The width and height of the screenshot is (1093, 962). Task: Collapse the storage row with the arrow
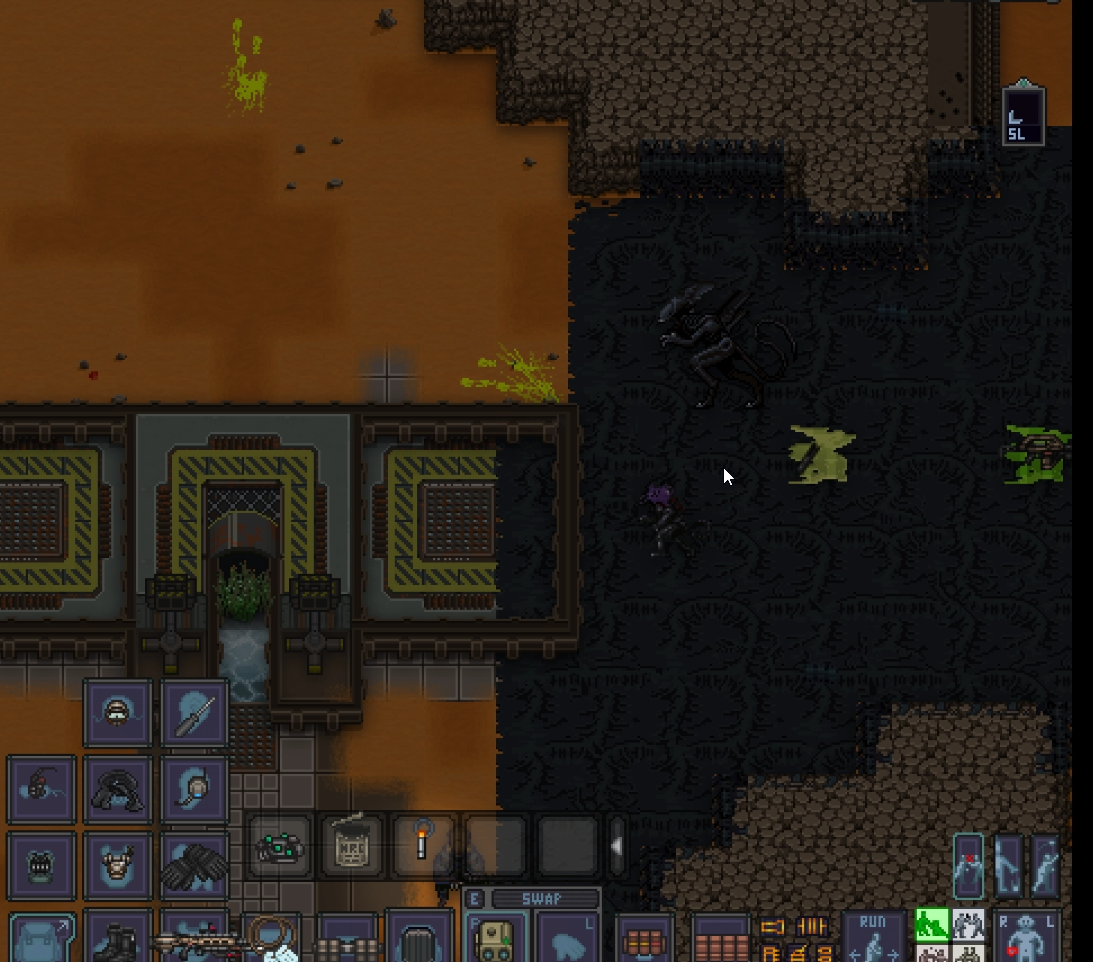(617, 847)
